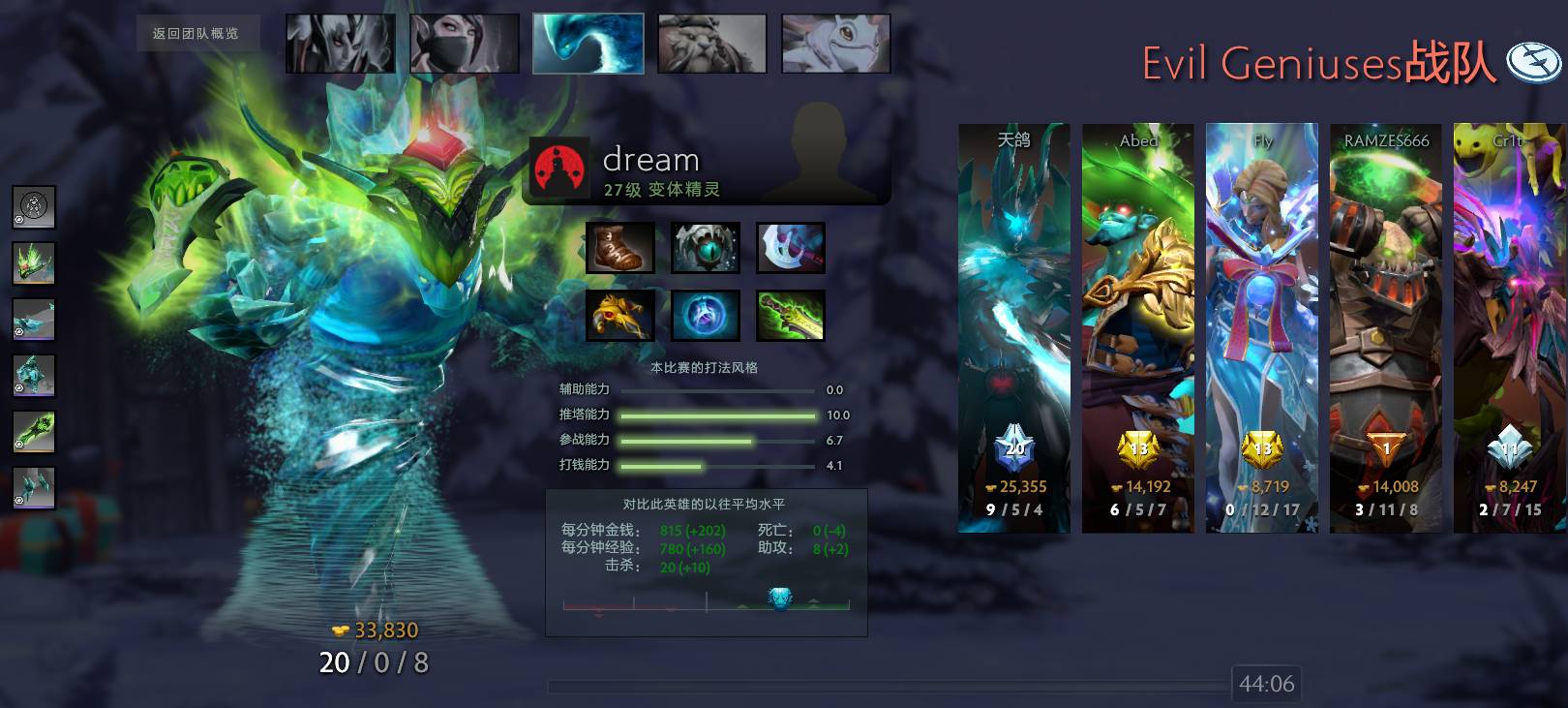Viewport: 1568px width, 708px height.
Task: Click the Ethereal Blade item icon
Action: point(792,316)
